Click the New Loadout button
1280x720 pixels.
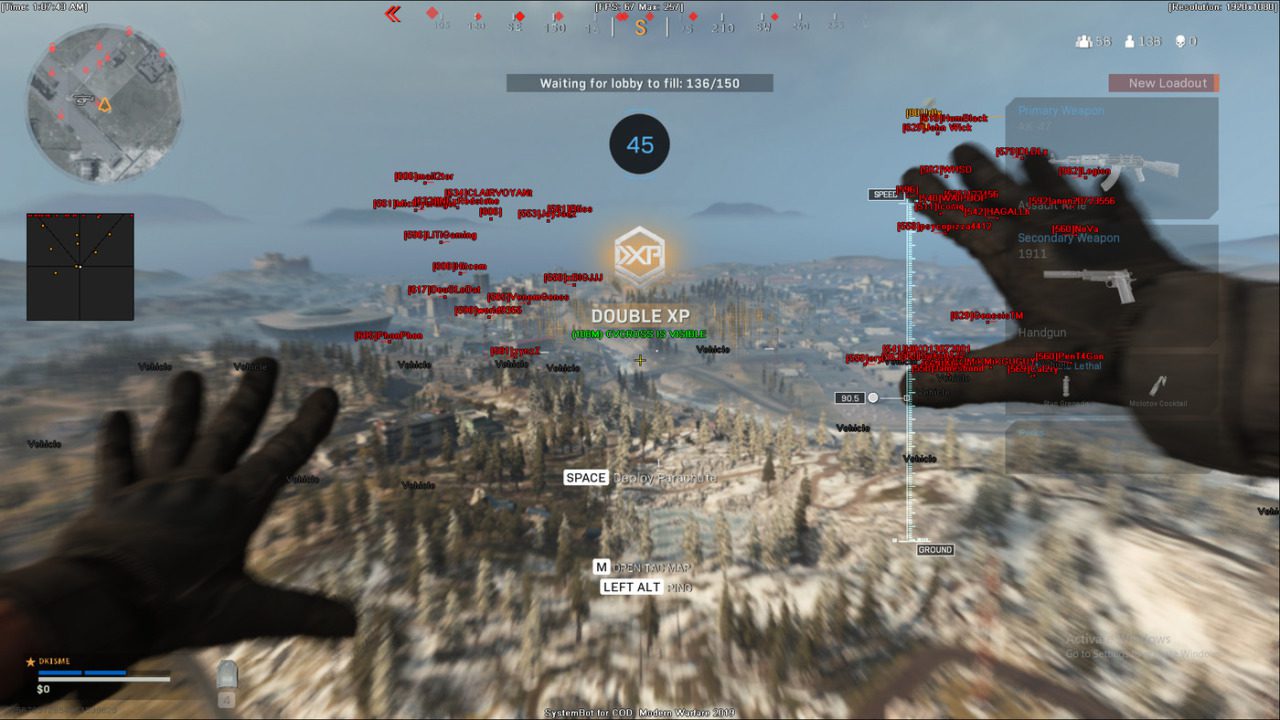coord(1164,83)
